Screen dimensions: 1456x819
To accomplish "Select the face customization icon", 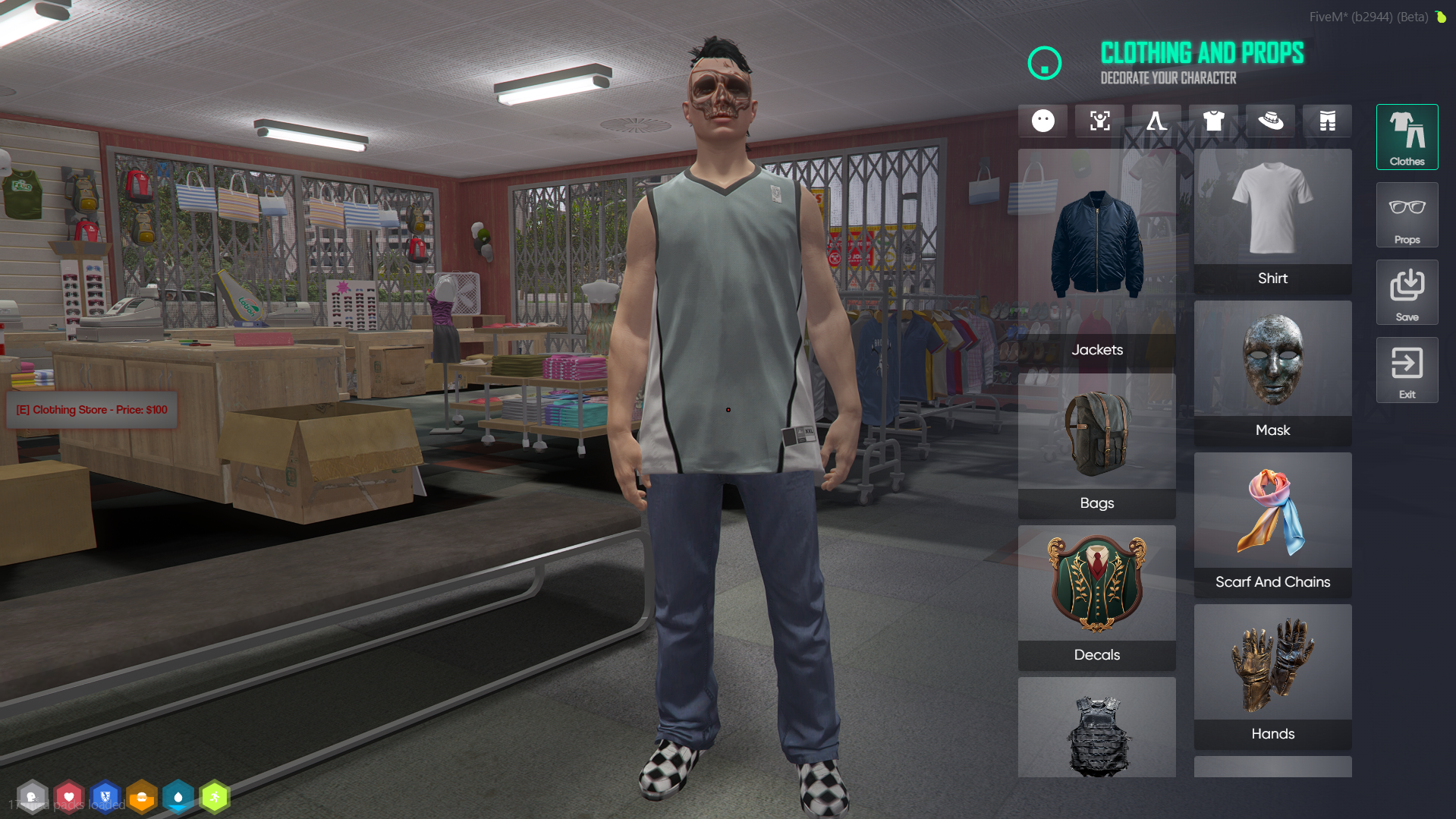I will pyautogui.click(x=1042, y=121).
